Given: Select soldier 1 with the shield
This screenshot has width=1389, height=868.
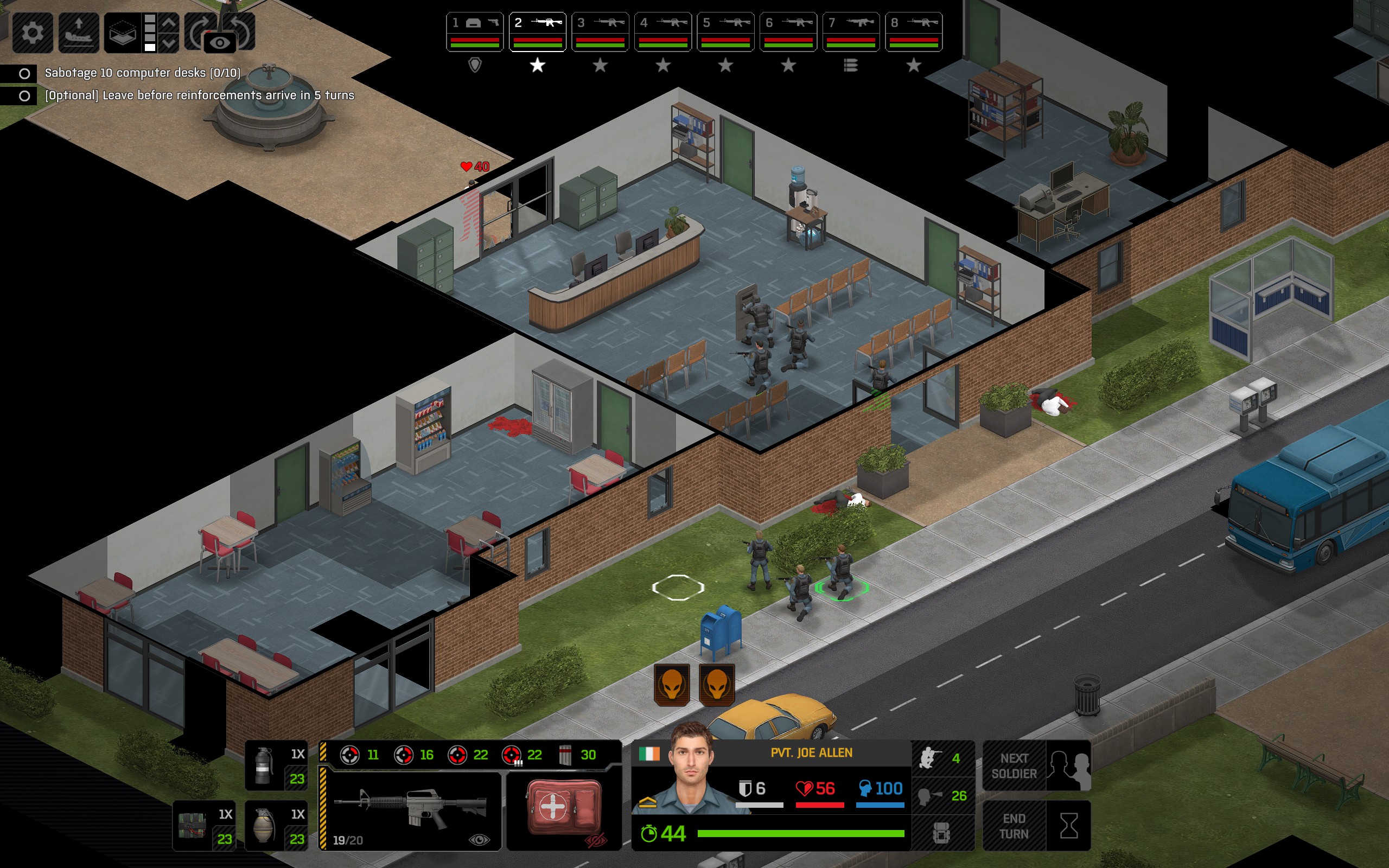Looking at the screenshot, I should (x=475, y=32).
